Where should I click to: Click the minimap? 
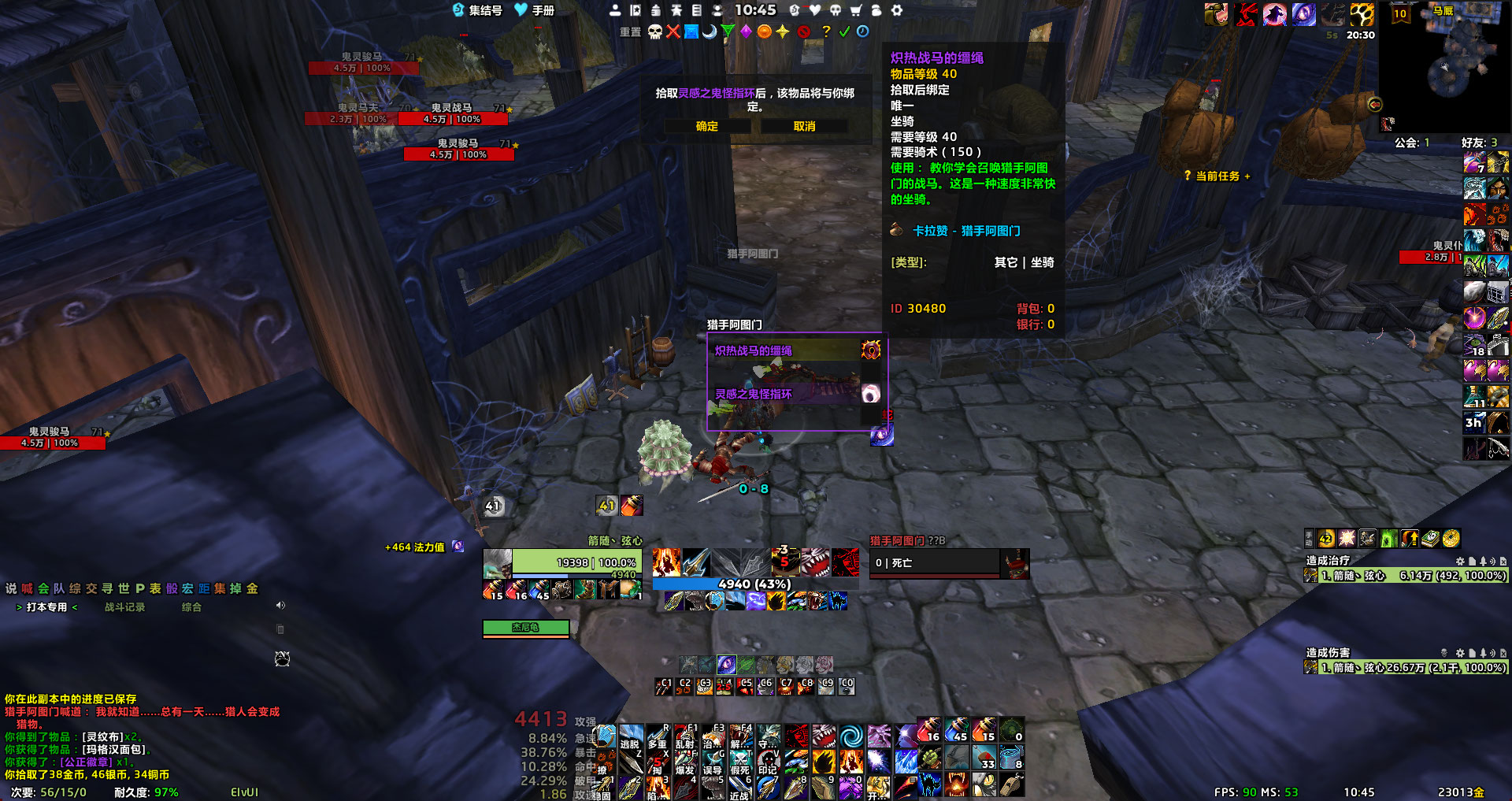1445,67
